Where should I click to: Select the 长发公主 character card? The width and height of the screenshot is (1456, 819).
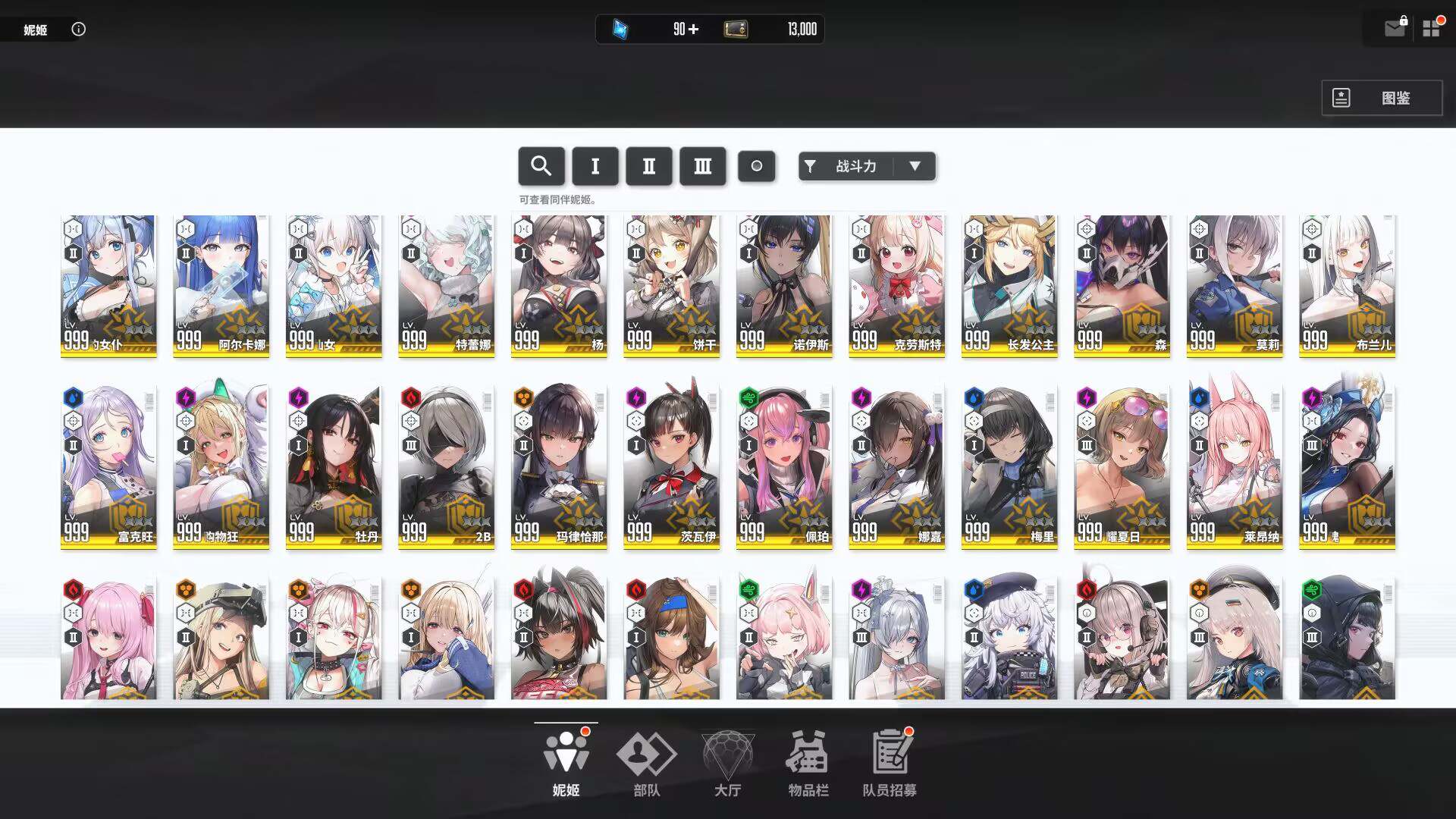[x=1009, y=286]
